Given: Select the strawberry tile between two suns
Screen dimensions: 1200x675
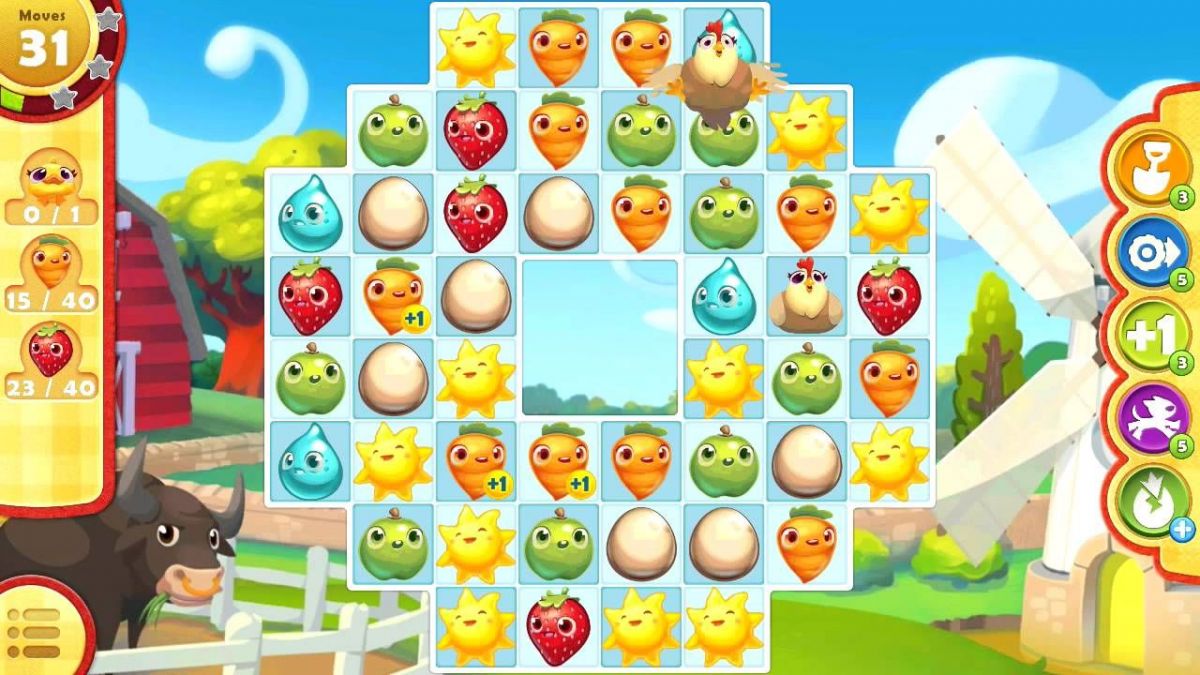Looking at the screenshot, I should pos(558,628).
